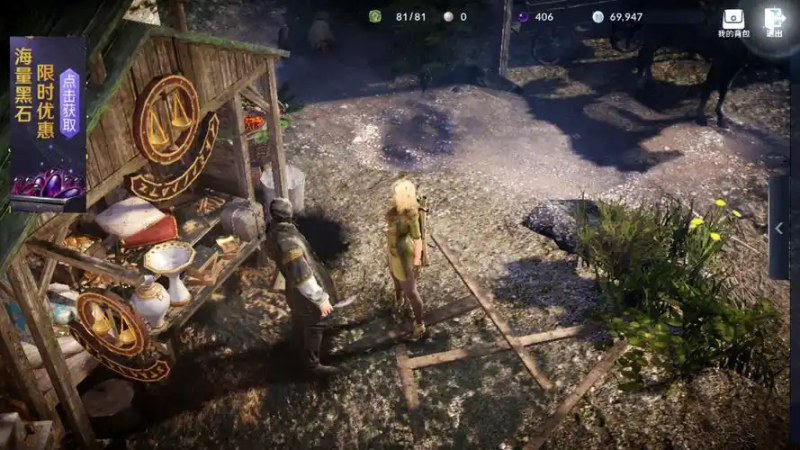The width and height of the screenshot is (800, 450).
Task: Open my bag (我的背包)
Action: pos(733,21)
